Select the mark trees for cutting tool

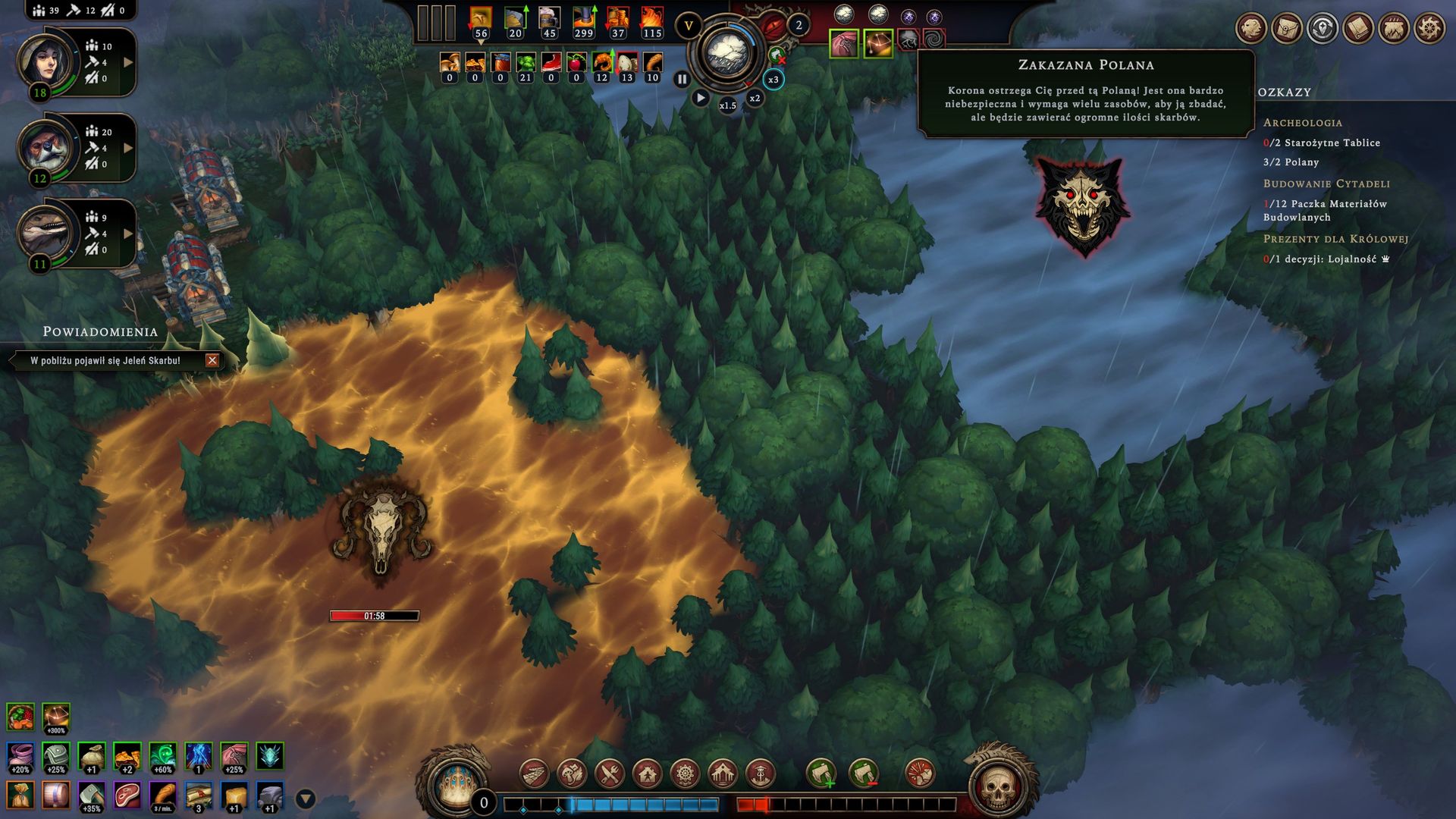[821, 774]
